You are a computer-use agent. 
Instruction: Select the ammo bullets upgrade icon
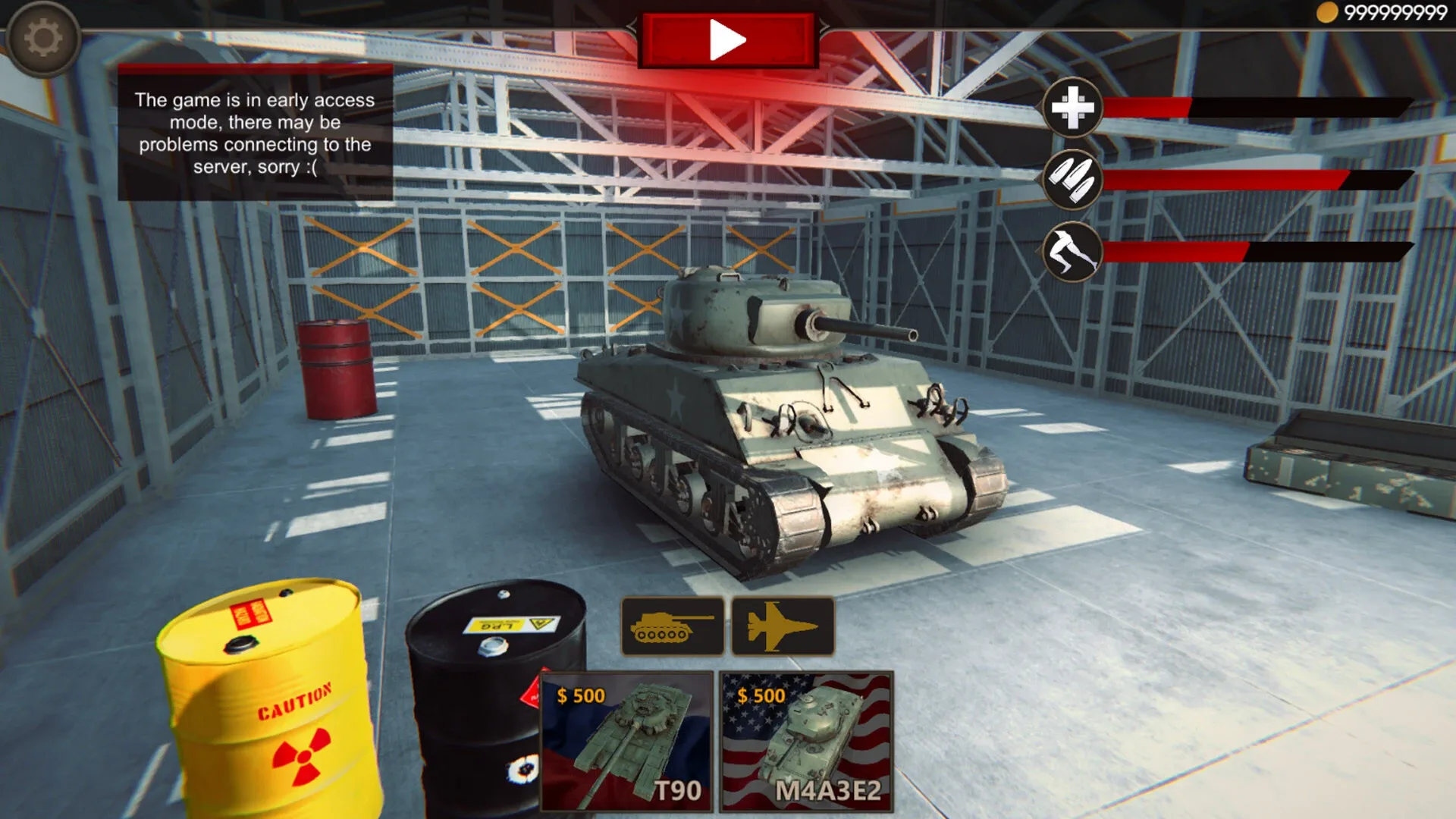click(1072, 180)
